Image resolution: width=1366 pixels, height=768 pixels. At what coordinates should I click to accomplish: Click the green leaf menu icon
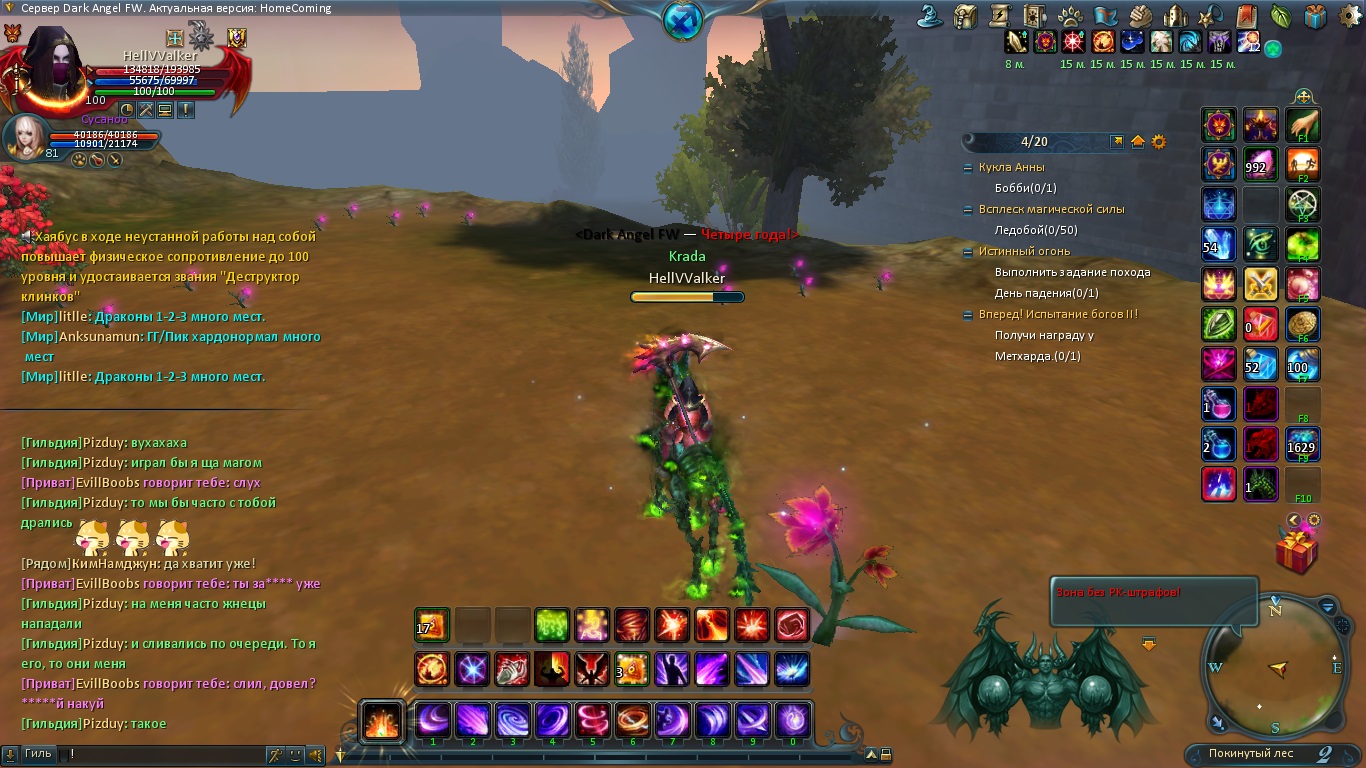click(1280, 16)
